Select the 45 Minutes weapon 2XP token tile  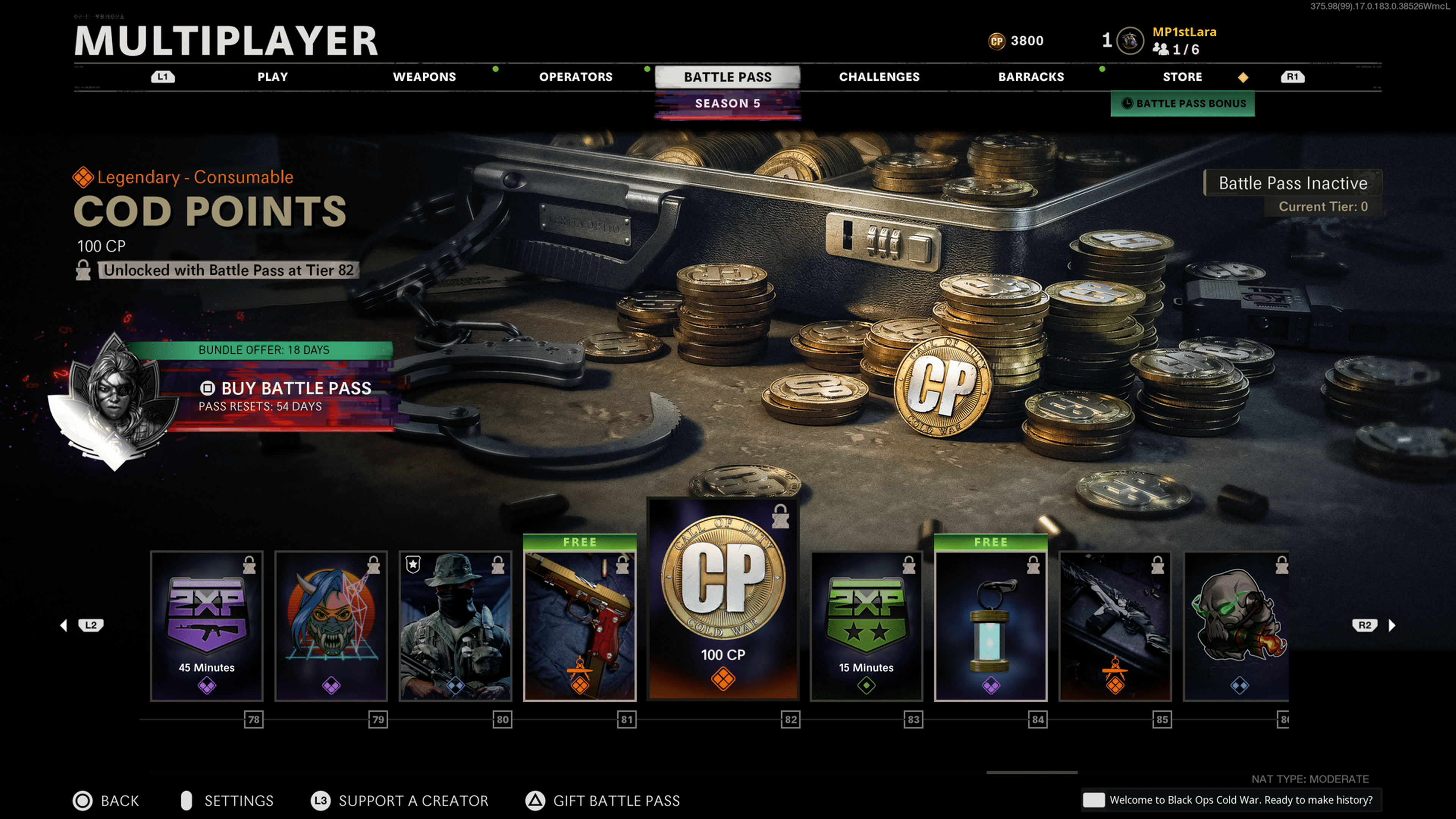207,626
